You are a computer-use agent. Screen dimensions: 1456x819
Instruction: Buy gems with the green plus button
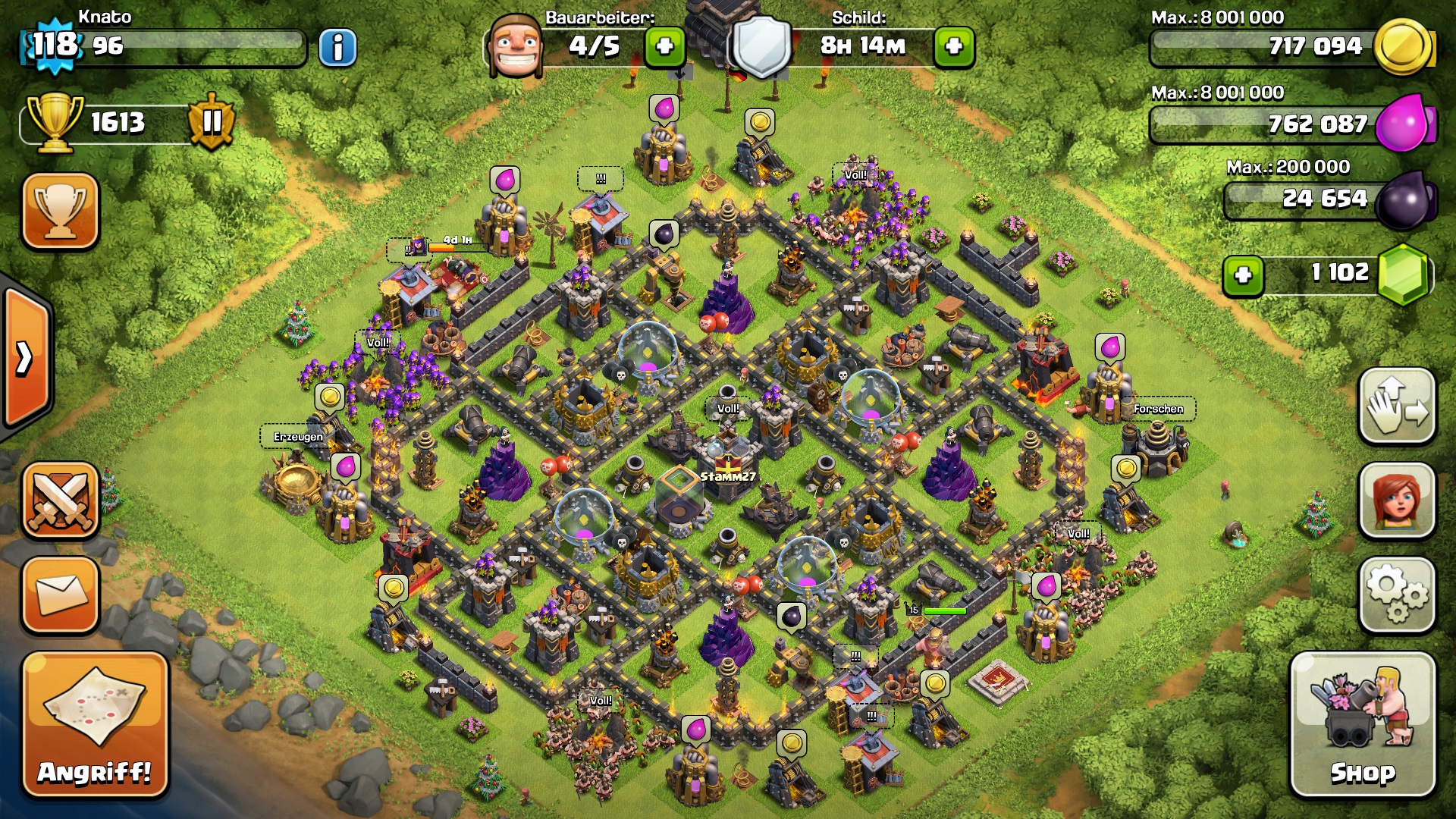tap(1243, 275)
